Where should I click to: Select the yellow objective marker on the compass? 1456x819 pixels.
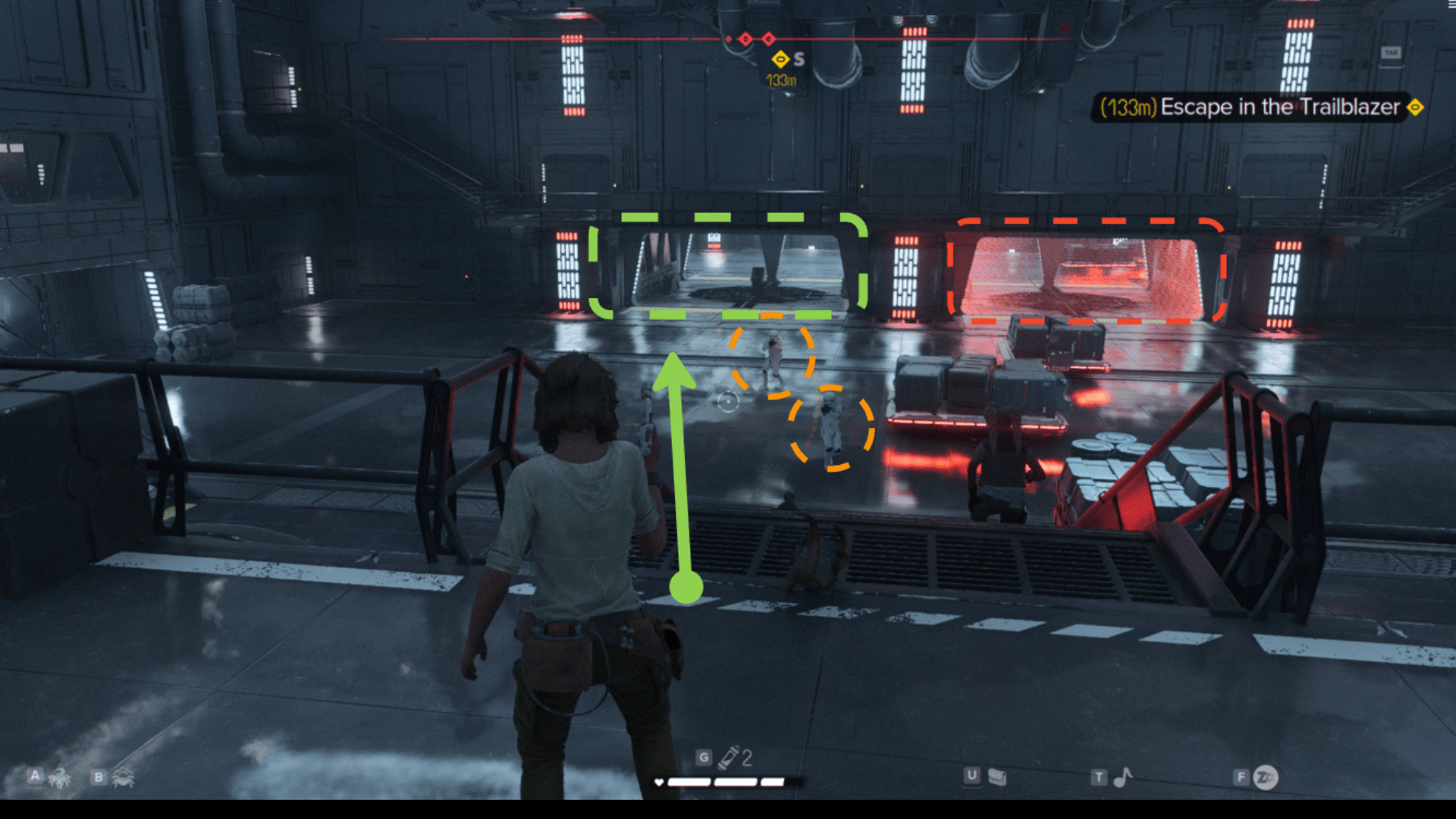[x=780, y=59]
